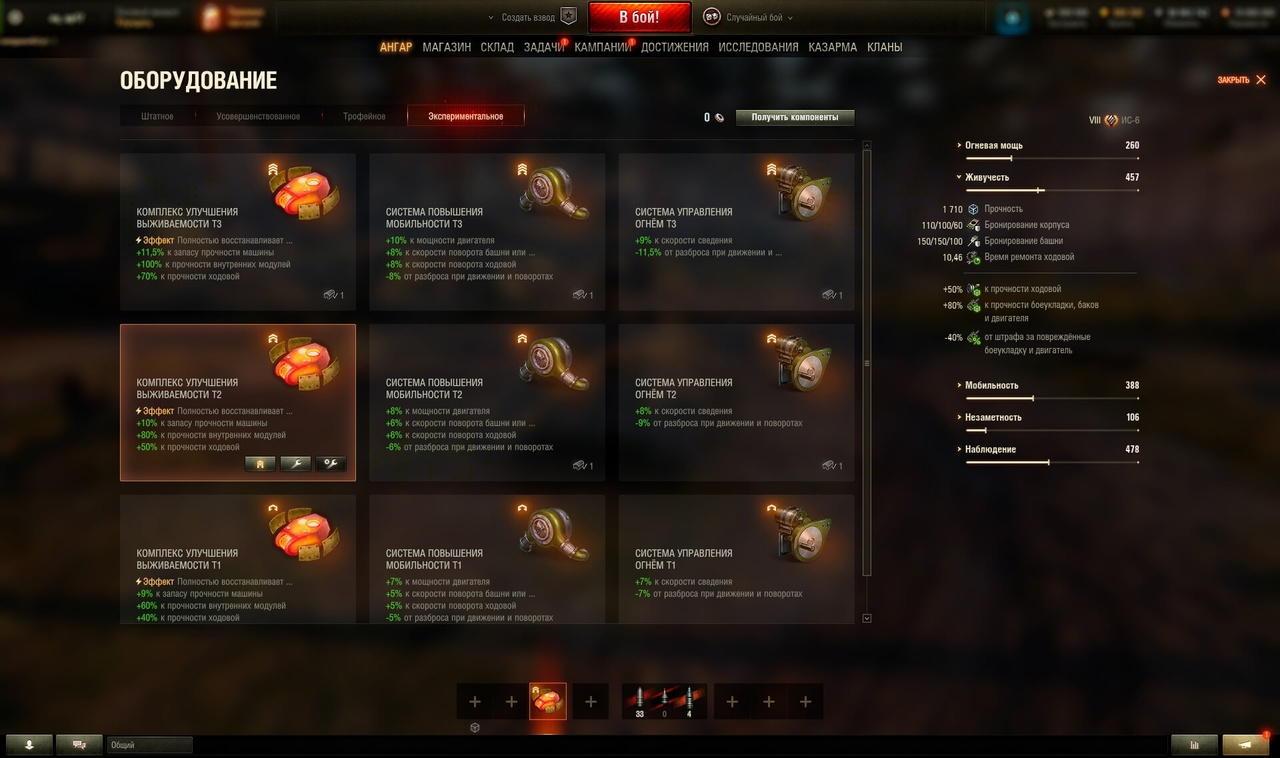Switch to the Штатное equipment tab
The height and width of the screenshot is (758, 1280).
157,117
